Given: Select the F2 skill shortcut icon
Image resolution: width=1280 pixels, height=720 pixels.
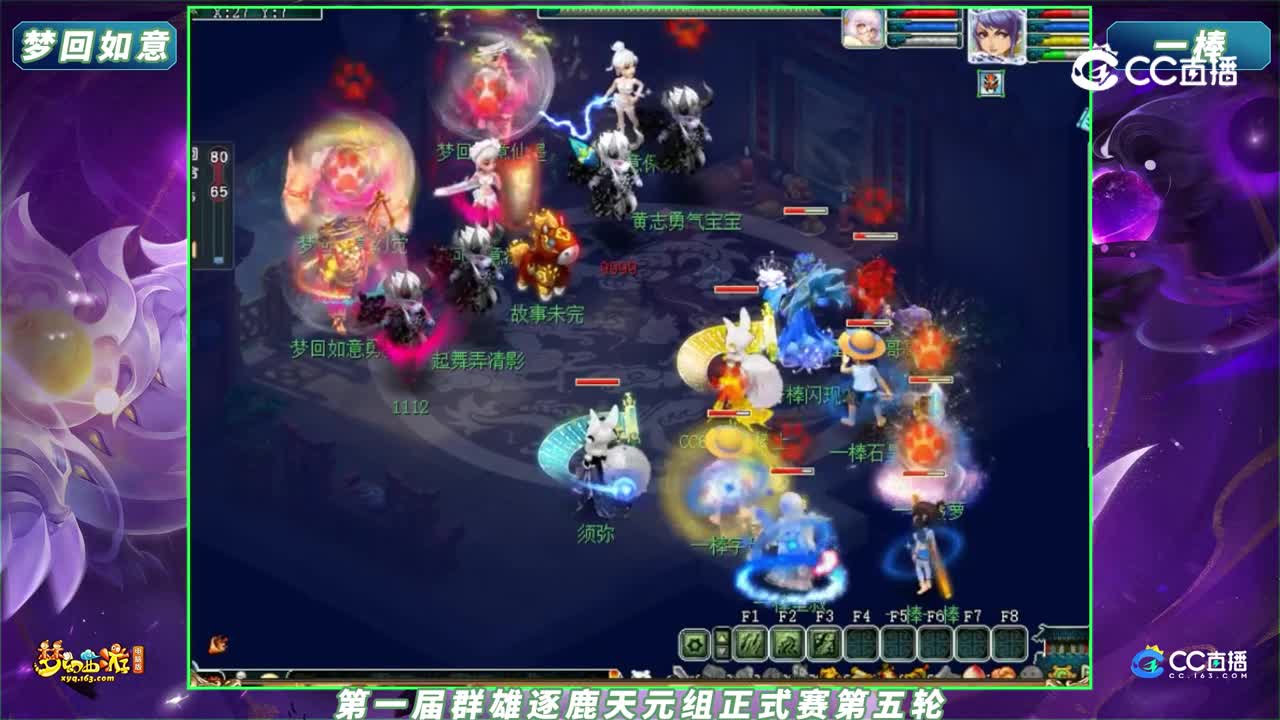Looking at the screenshot, I should [786, 644].
